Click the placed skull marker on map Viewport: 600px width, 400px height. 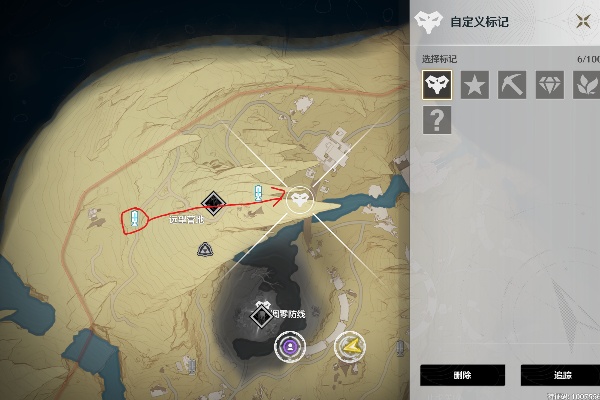coord(299,201)
